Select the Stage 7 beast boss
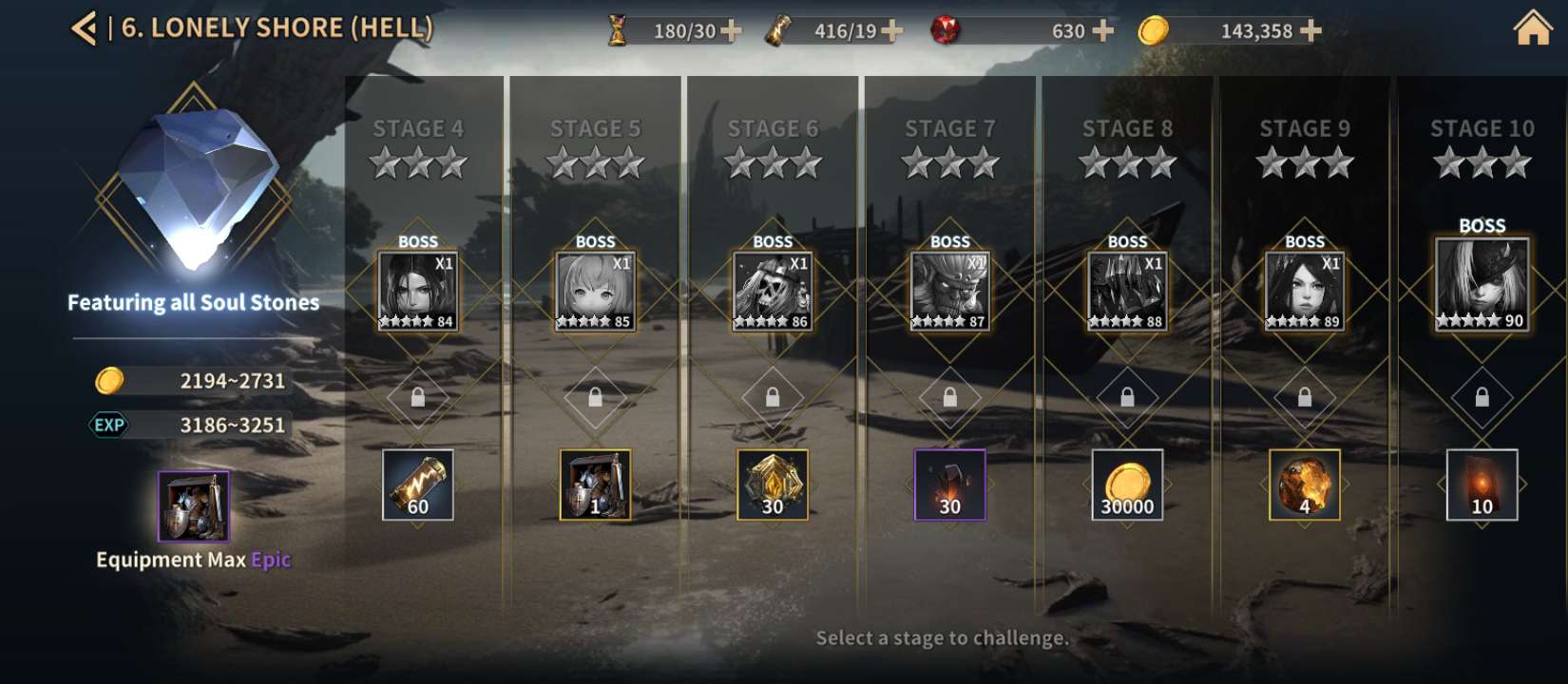This screenshot has width=1568, height=684. tap(949, 291)
